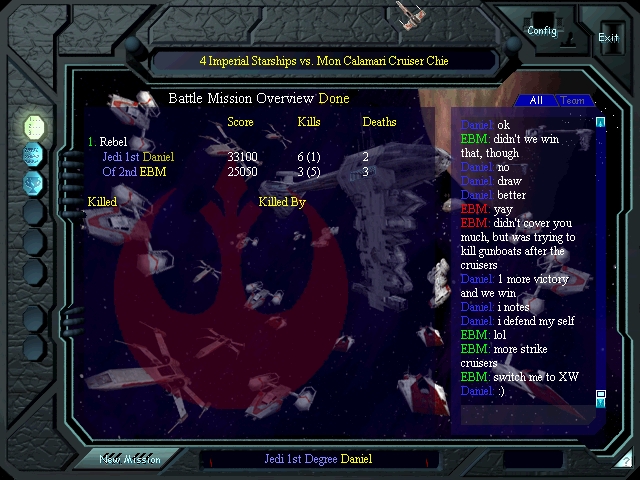Screen dimensions: 640x480
Task: Select player EBM in the score list
Action: 134,172
